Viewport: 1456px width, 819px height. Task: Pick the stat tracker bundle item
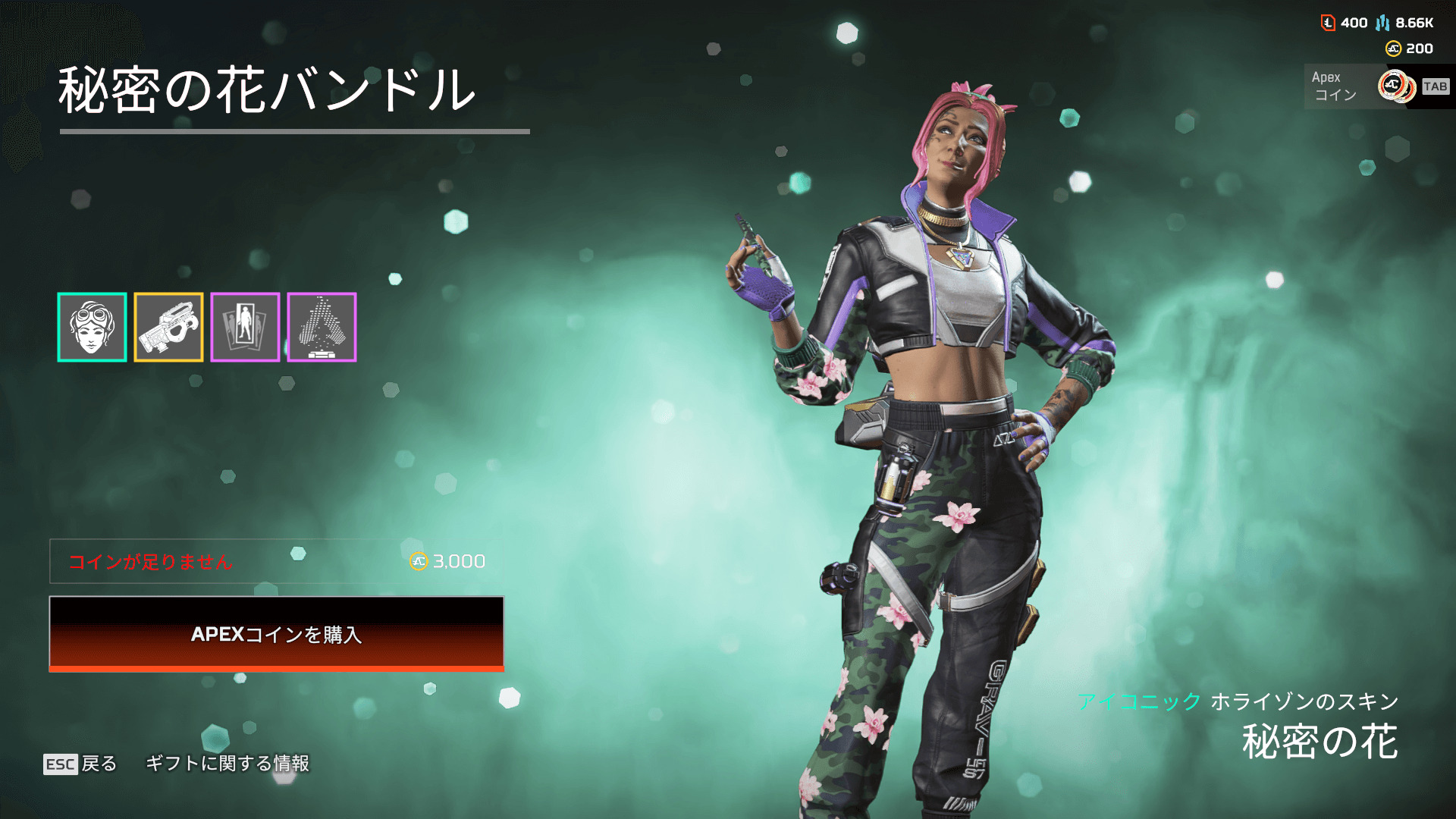coord(322,327)
